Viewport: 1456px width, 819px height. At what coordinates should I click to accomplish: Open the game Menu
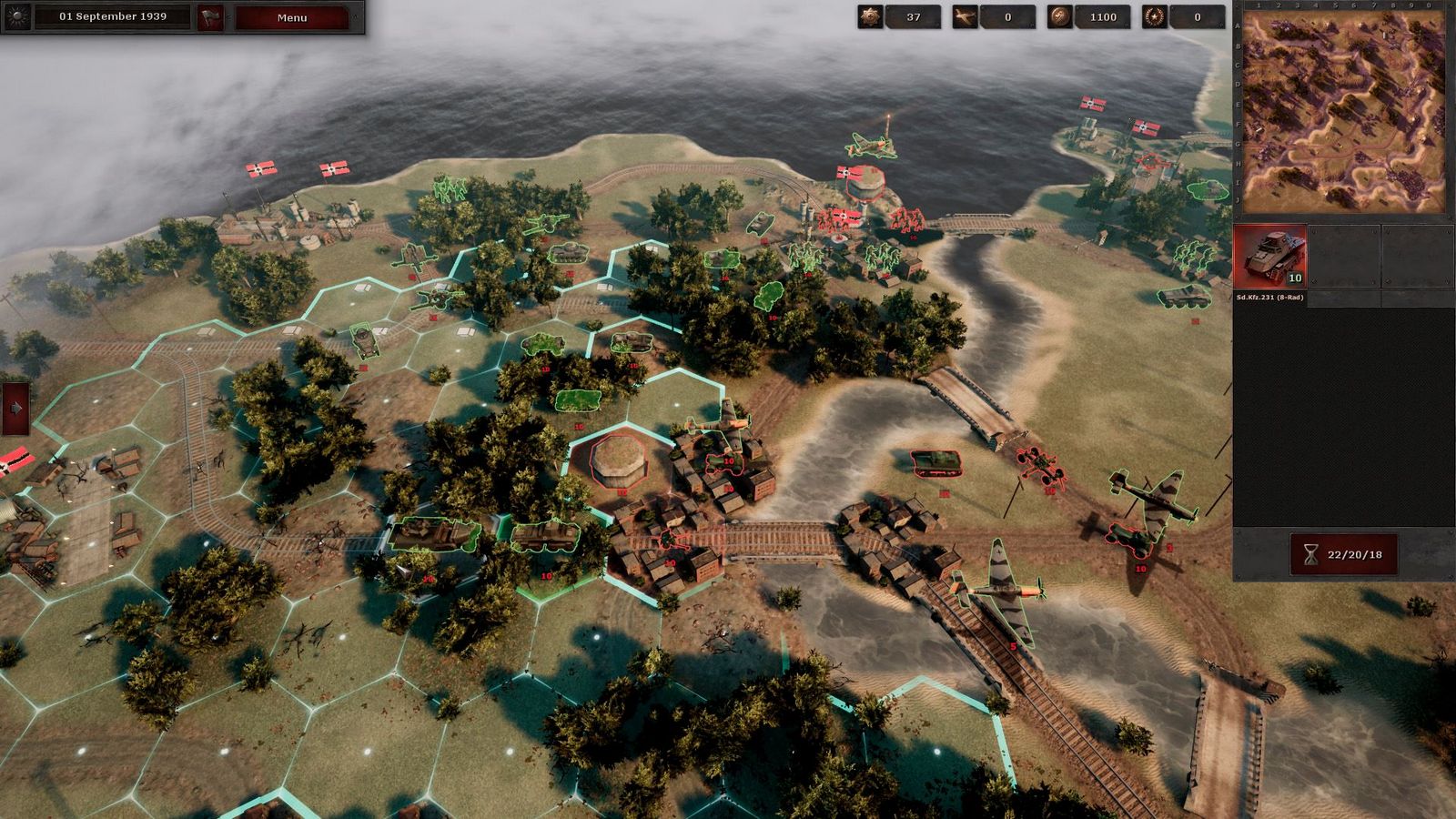click(x=291, y=16)
